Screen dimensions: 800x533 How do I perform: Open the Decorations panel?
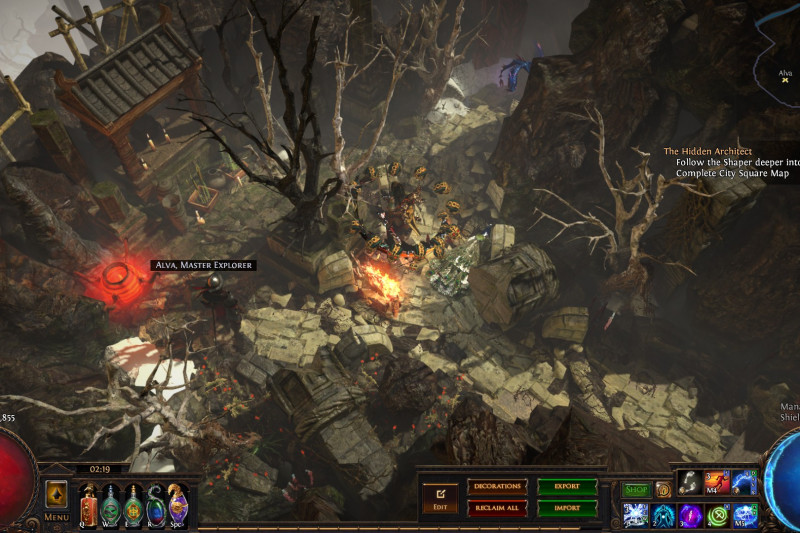[x=497, y=487]
